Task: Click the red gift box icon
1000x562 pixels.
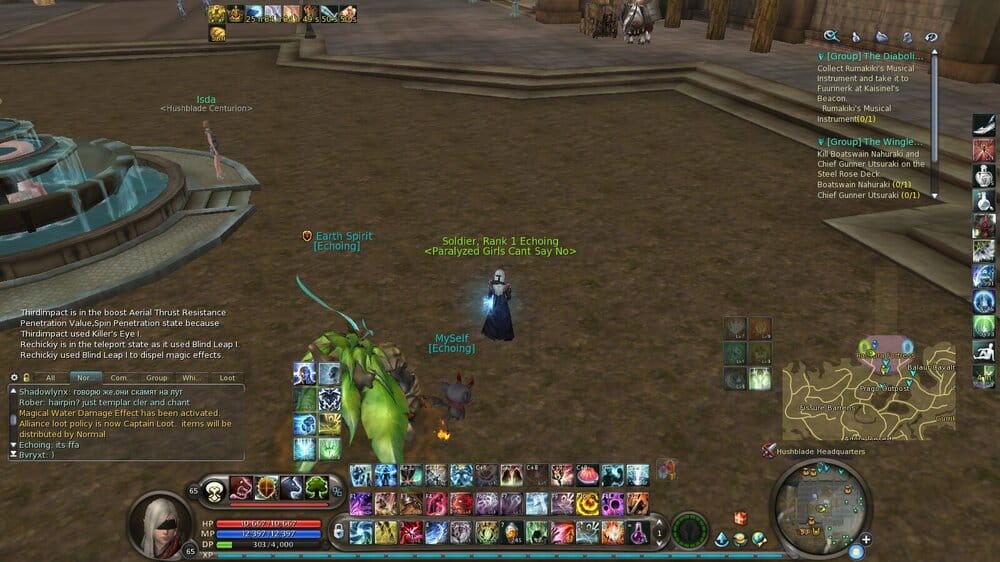Action: 740,517
